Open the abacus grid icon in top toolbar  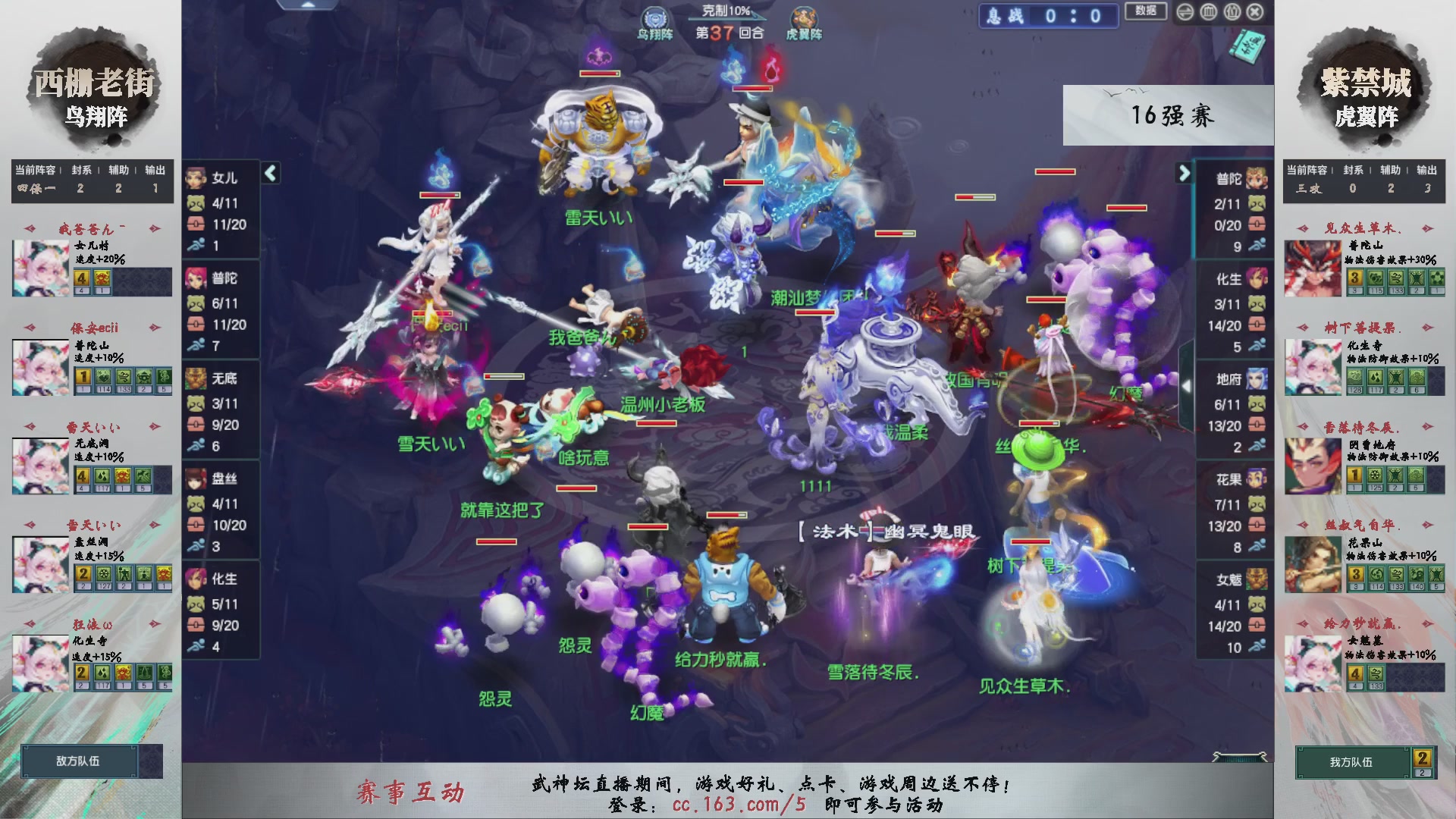[1209, 13]
